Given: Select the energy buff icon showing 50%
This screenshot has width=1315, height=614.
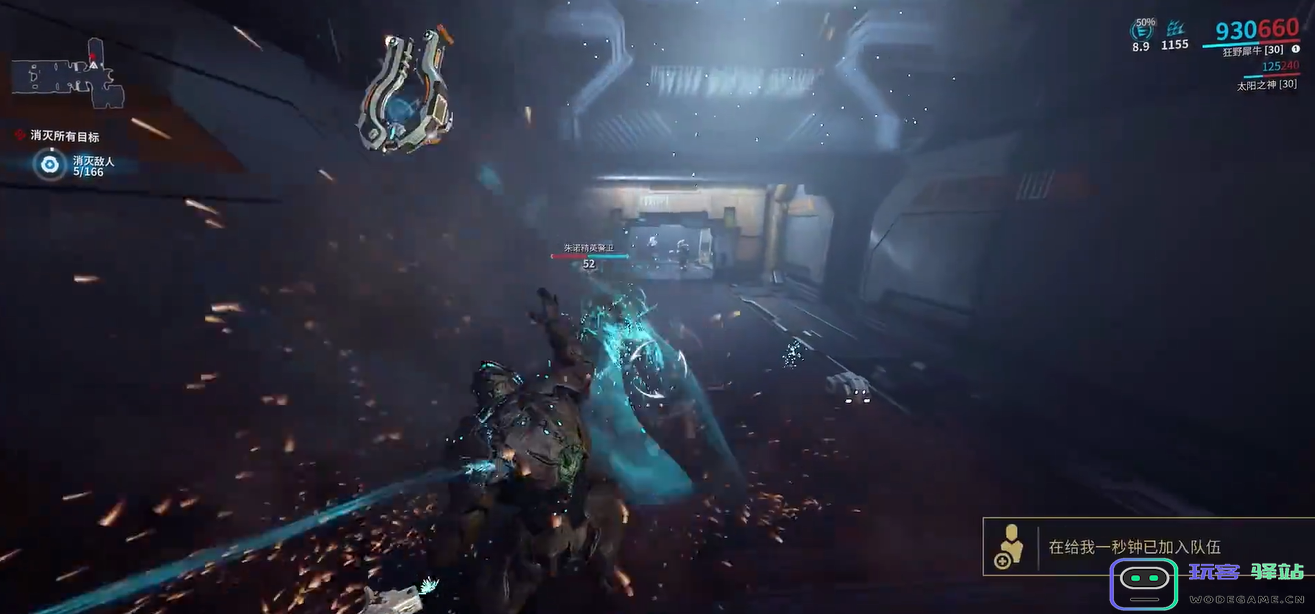Looking at the screenshot, I should coord(1141,30).
